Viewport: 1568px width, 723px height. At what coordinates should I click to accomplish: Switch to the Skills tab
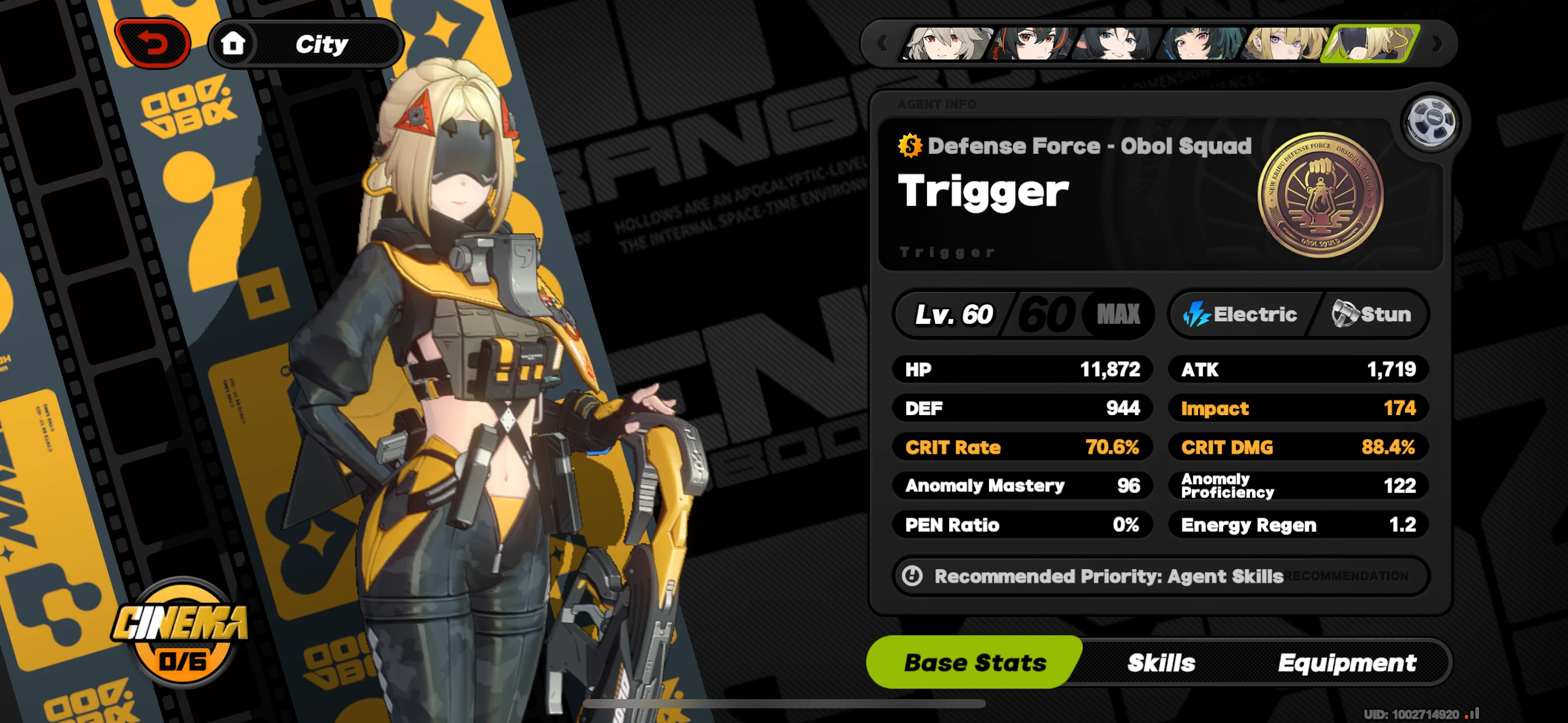click(x=1161, y=662)
